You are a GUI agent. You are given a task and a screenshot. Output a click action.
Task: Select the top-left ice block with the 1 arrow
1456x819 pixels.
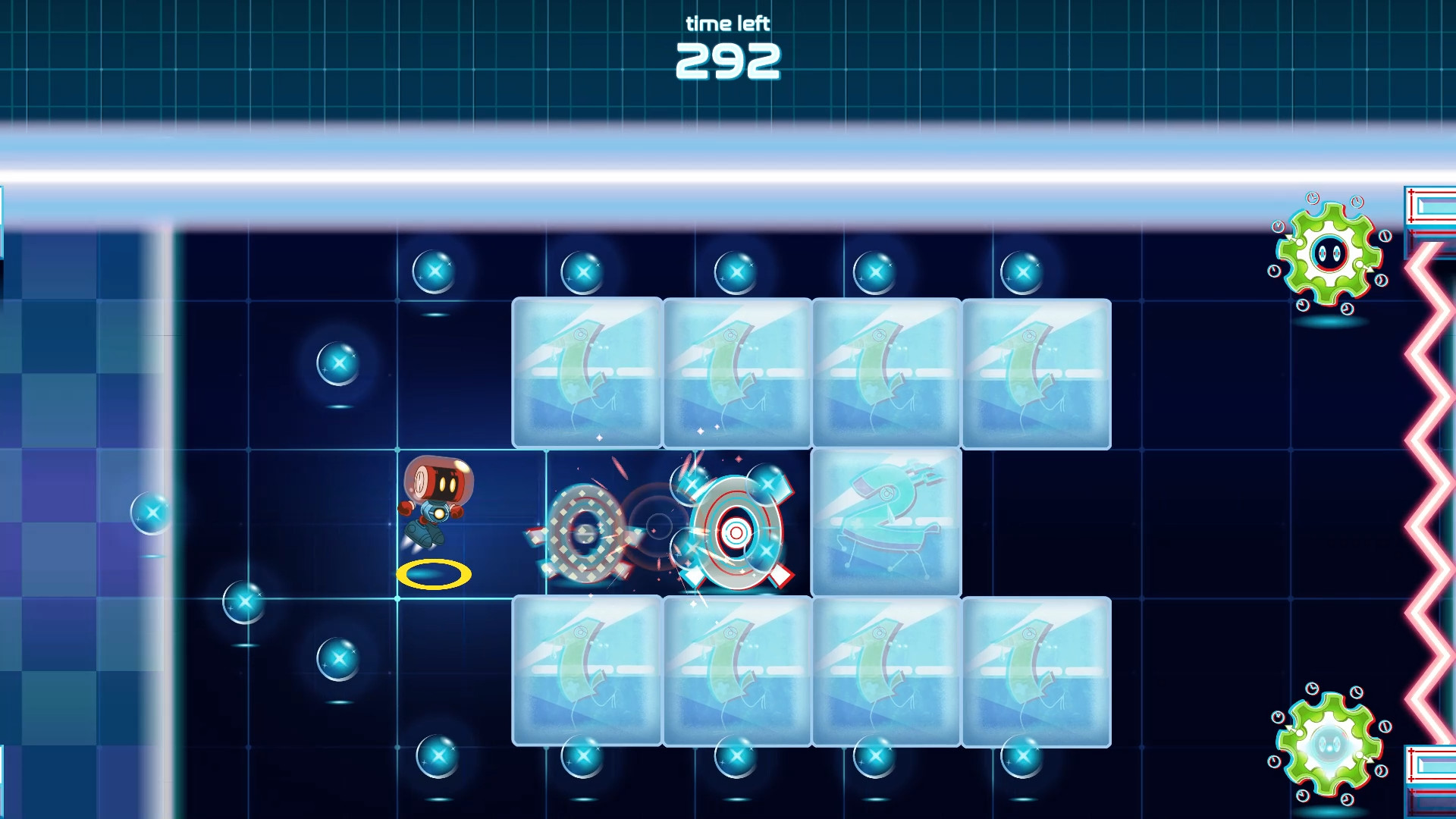click(588, 372)
